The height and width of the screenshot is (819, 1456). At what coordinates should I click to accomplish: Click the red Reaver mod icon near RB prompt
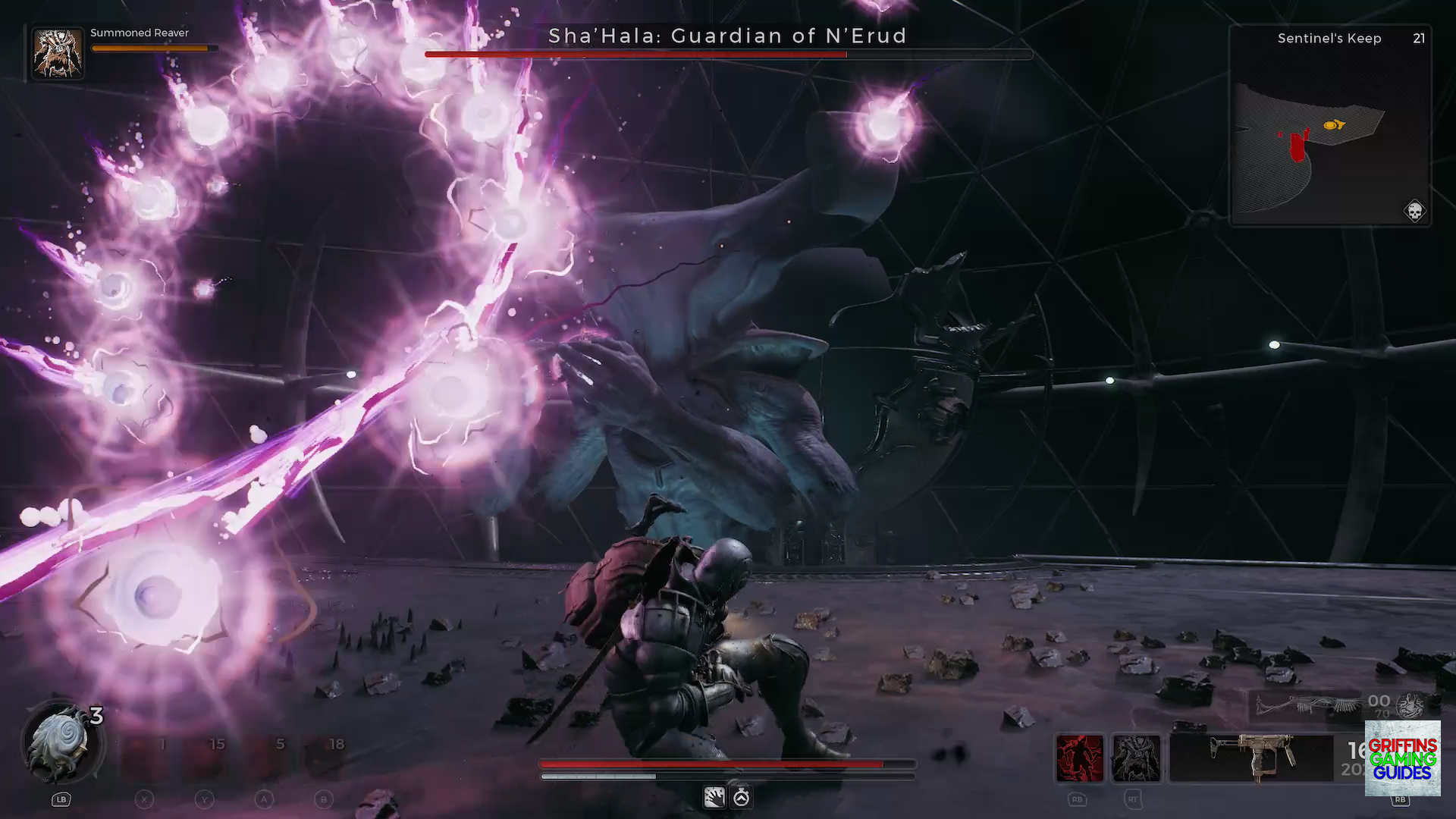1081,757
